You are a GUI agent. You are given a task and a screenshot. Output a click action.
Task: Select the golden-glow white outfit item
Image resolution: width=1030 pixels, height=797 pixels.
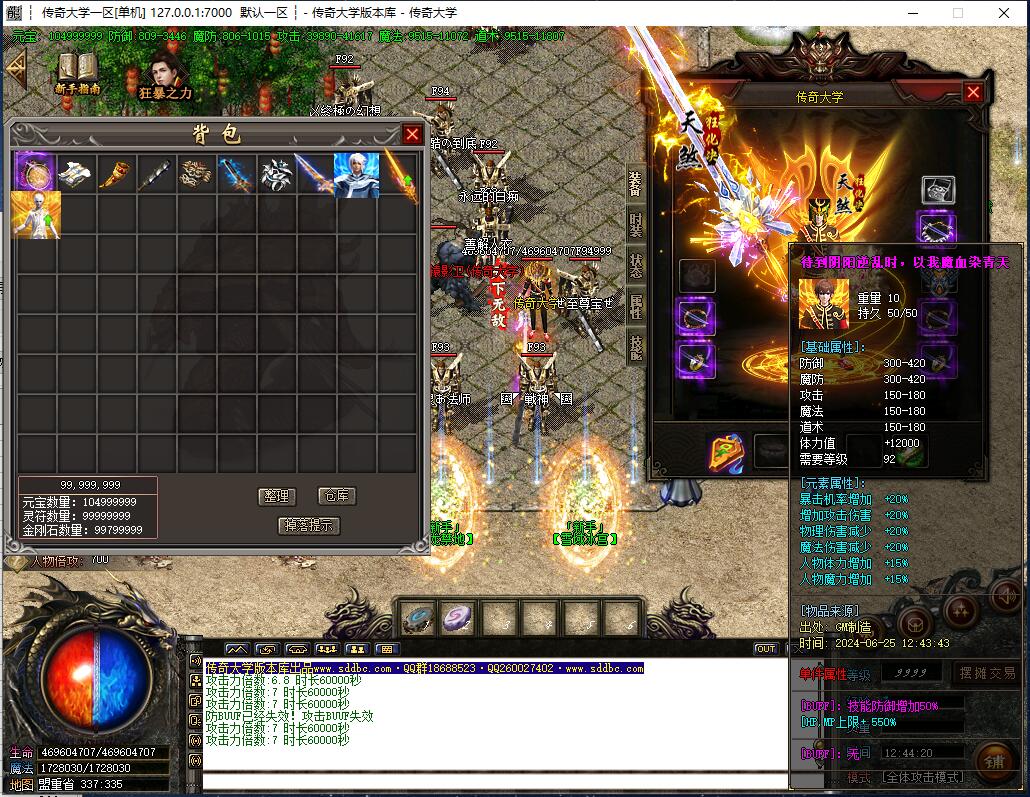35,215
